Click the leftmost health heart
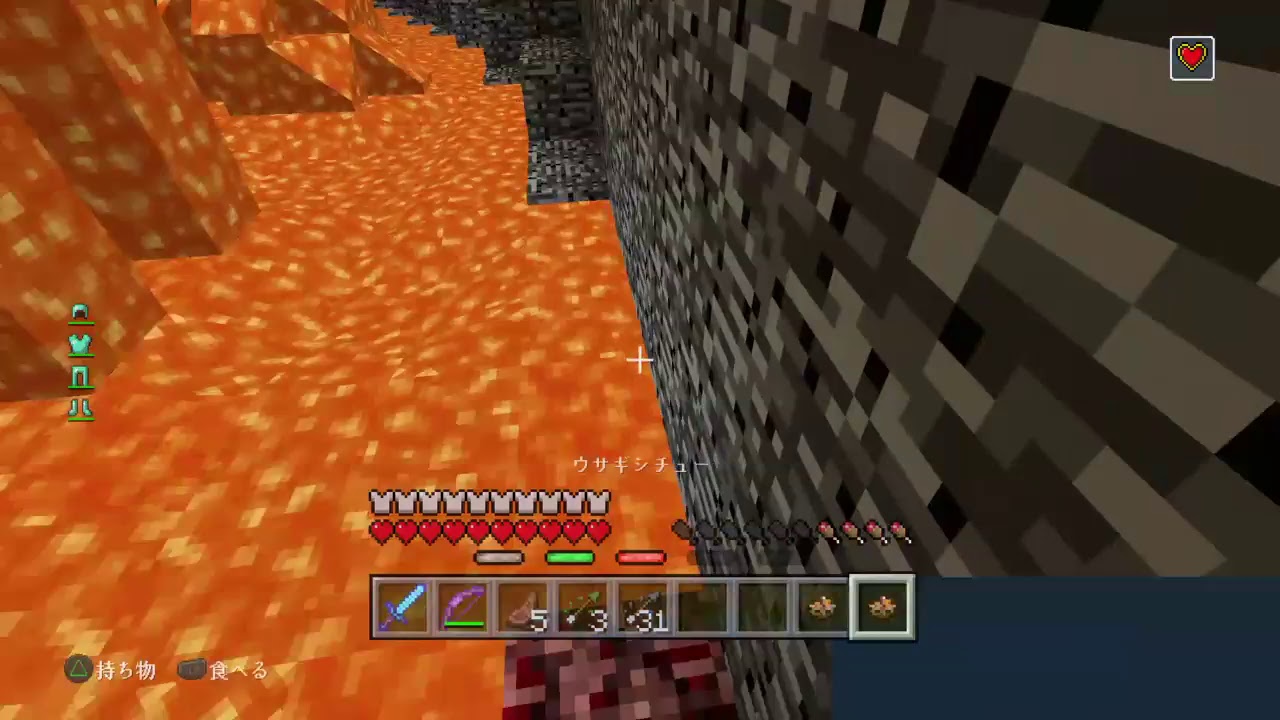 coord(381,533)
